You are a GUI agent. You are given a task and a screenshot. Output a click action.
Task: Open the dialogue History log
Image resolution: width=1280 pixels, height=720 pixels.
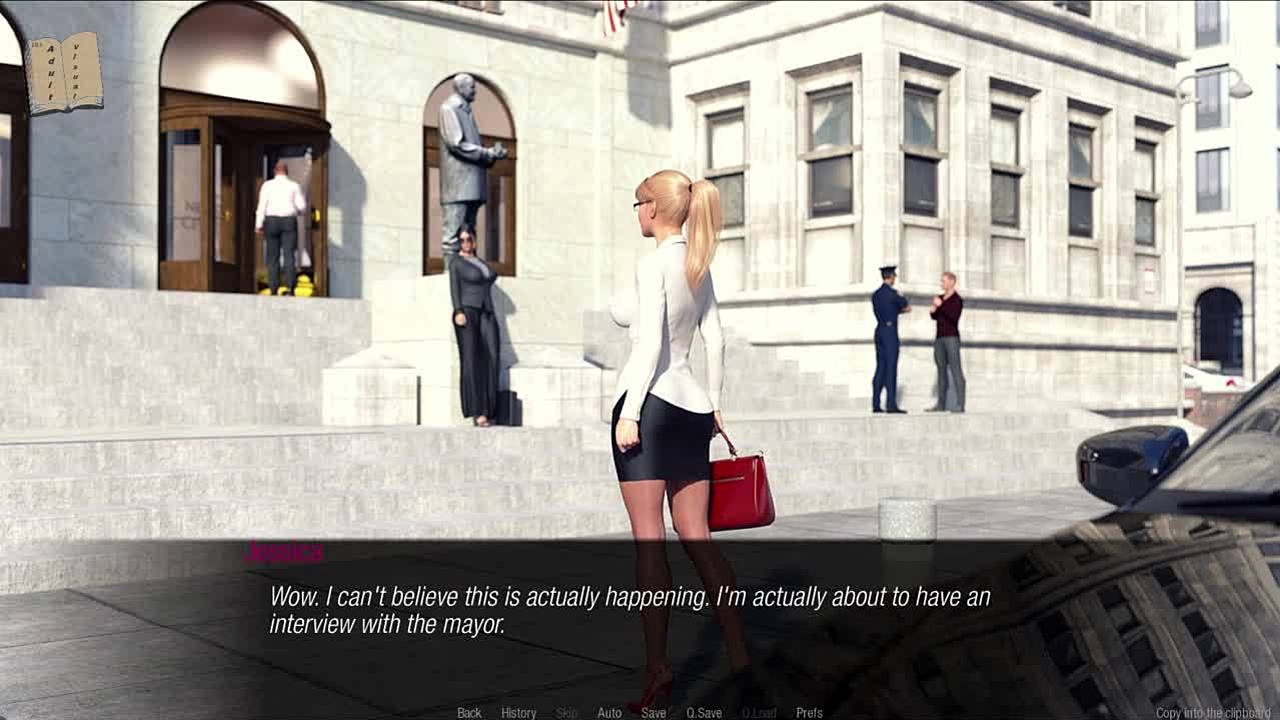tap(518, 713)
